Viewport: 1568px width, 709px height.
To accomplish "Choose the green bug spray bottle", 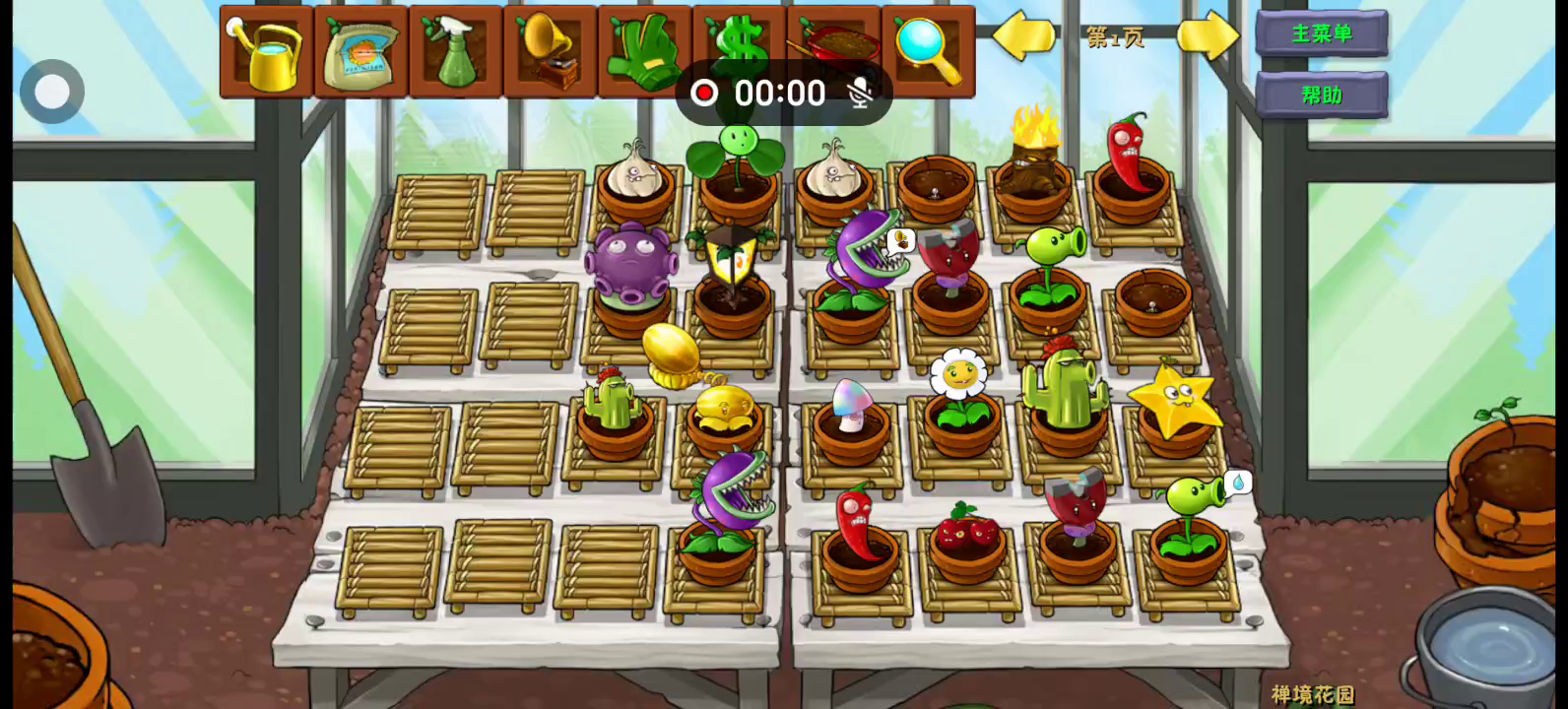I will click(455, 52).
